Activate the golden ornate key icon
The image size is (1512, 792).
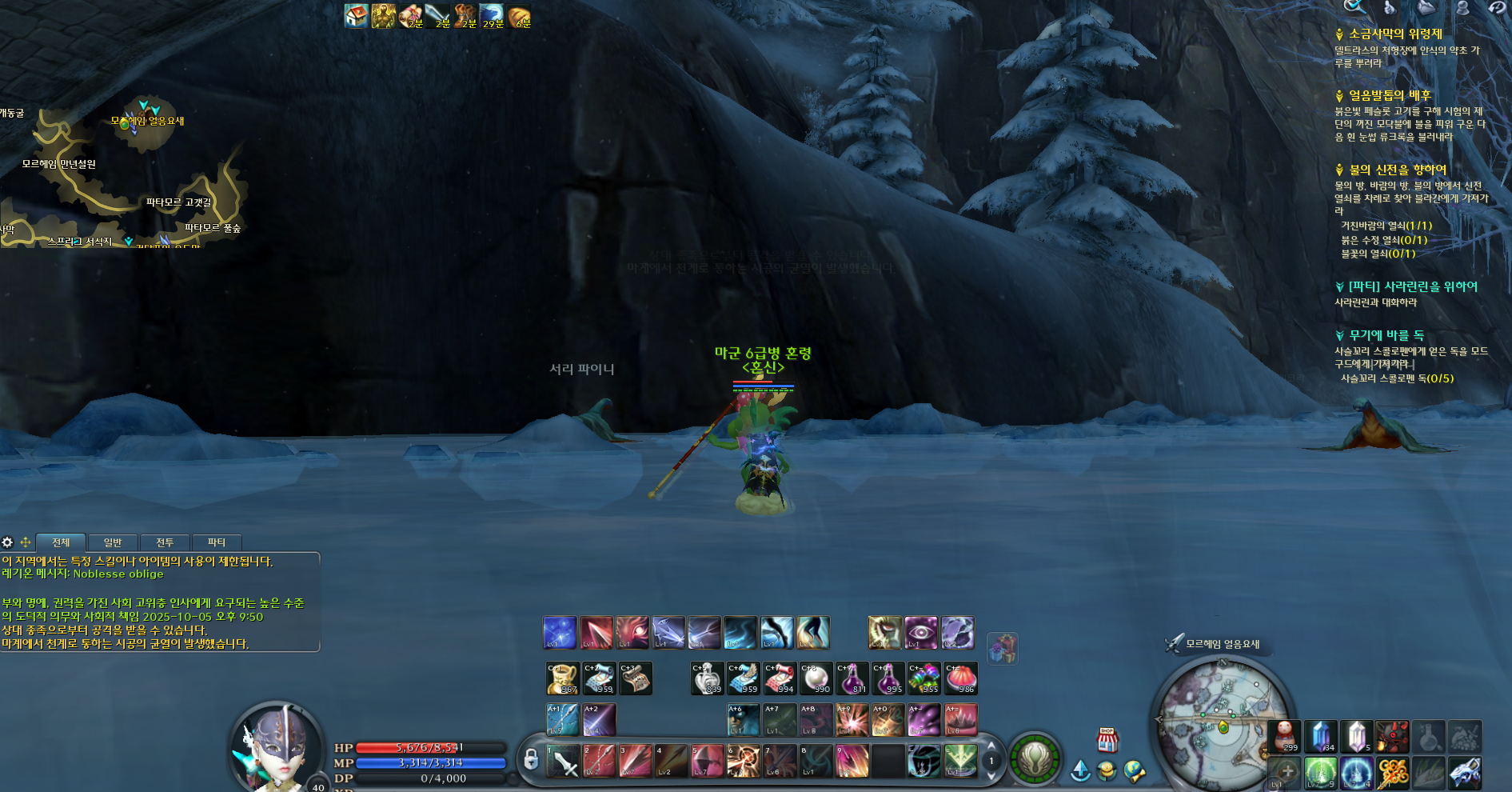coord(1393,773)
